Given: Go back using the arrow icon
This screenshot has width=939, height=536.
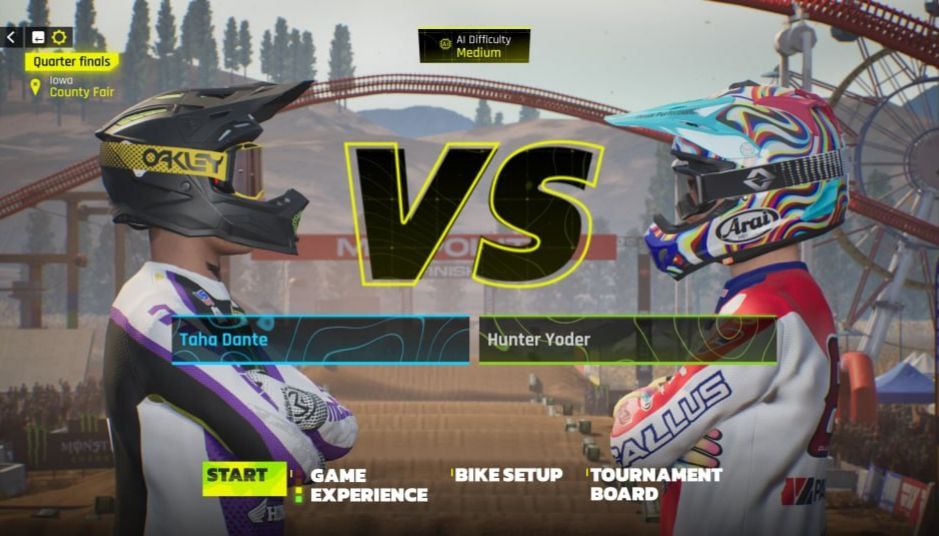Looking at the screenshot, I should [11, 37].
